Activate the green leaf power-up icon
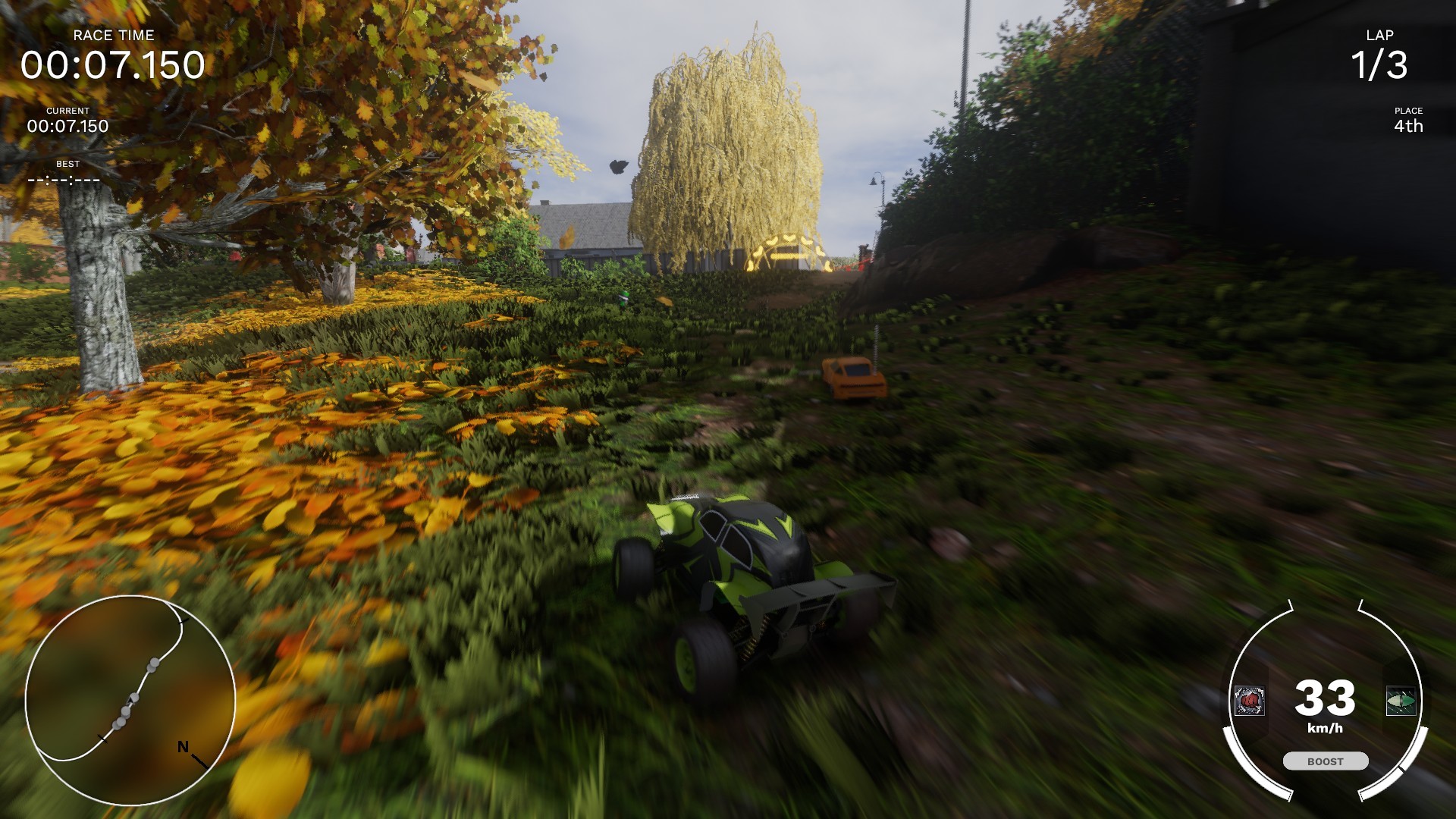The width and height of the screenshot is (1456, 819). [1401, 698]
